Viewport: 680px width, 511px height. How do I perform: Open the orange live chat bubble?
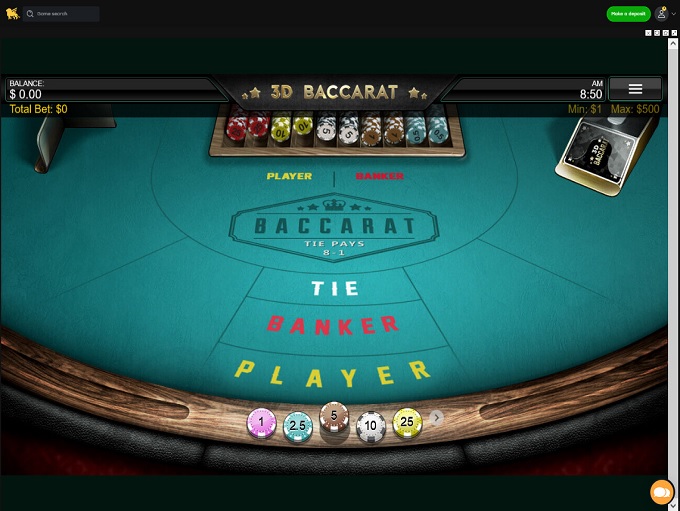[x=661, y=492]
